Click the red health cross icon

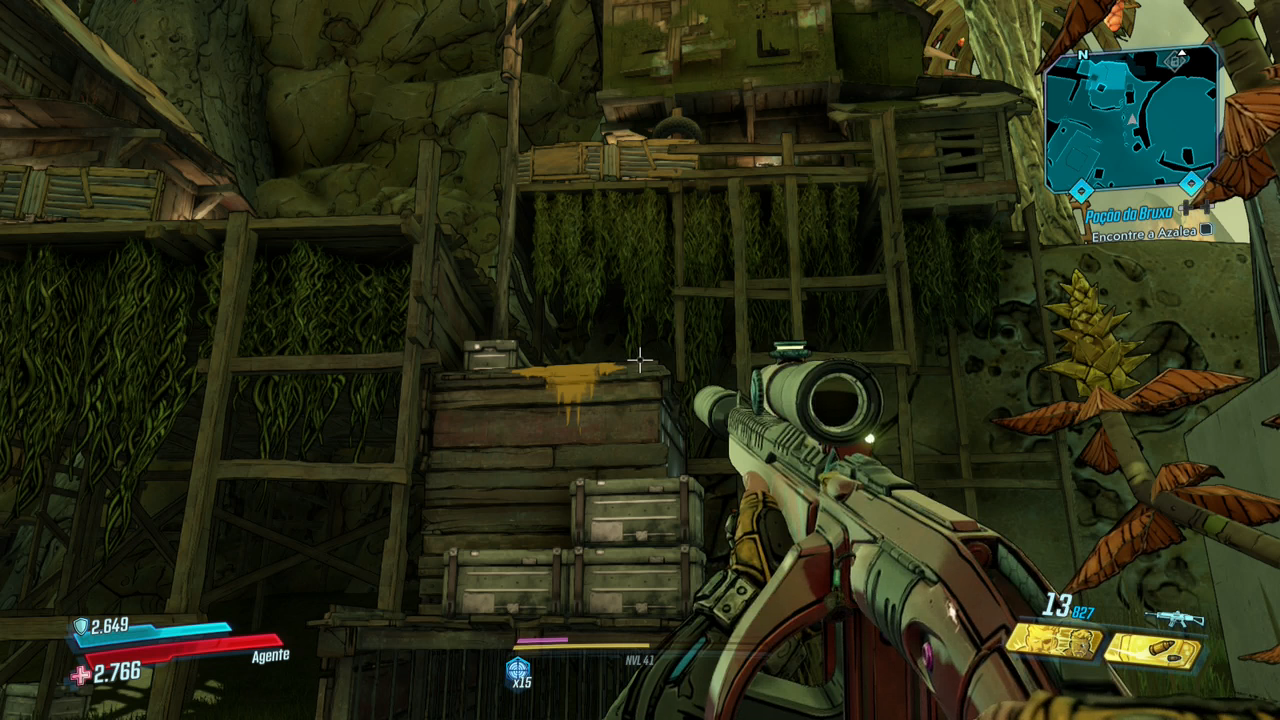[80, 675]
